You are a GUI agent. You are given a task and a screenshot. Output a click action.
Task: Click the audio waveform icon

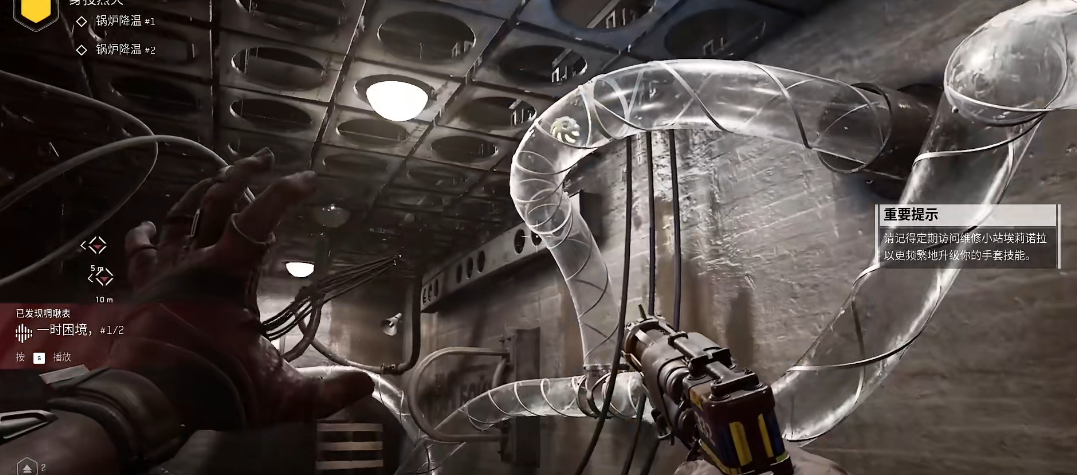(23, 331)
